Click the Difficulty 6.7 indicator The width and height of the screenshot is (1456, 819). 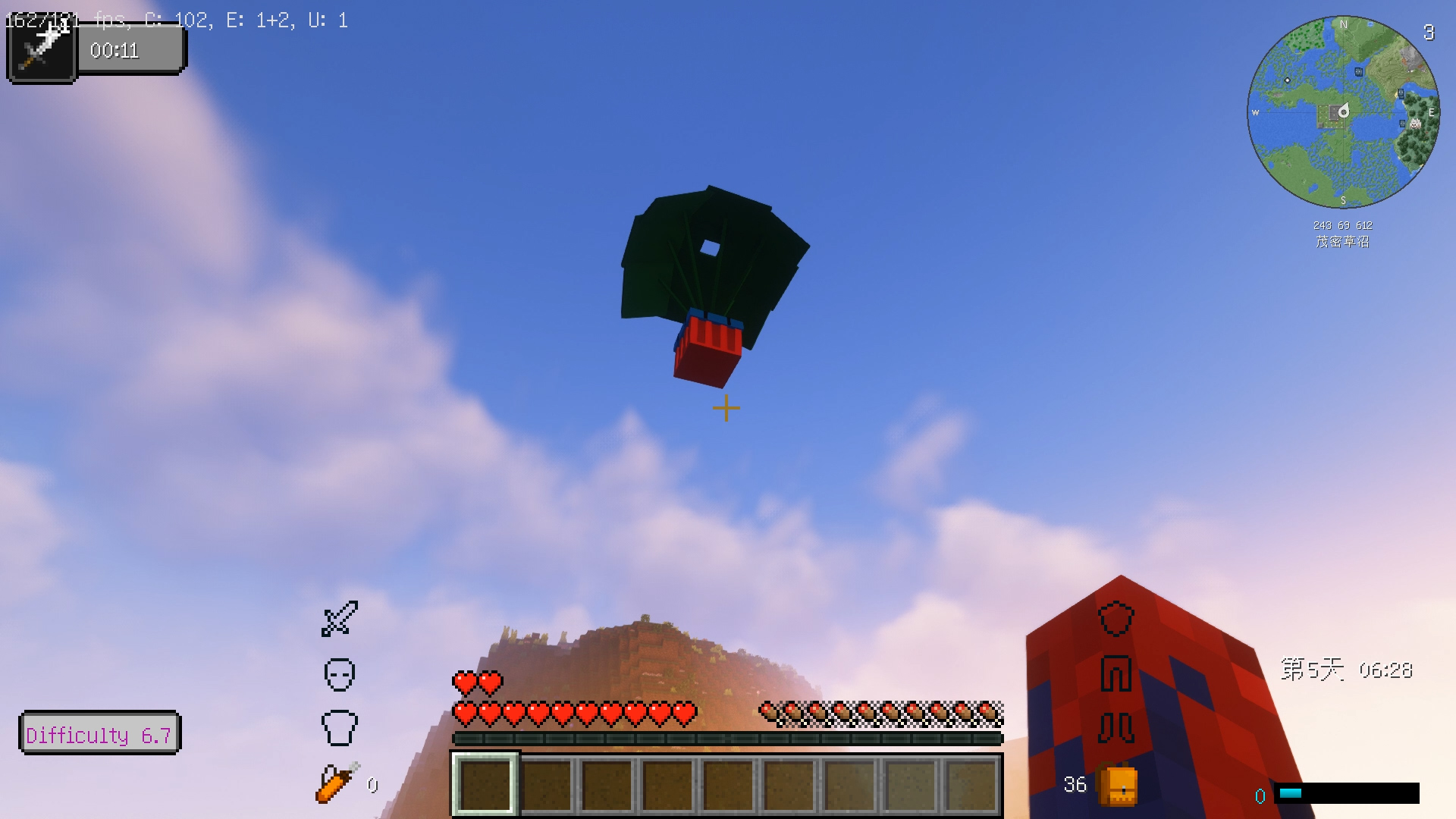pyautogui.click(x=99, y=733)
